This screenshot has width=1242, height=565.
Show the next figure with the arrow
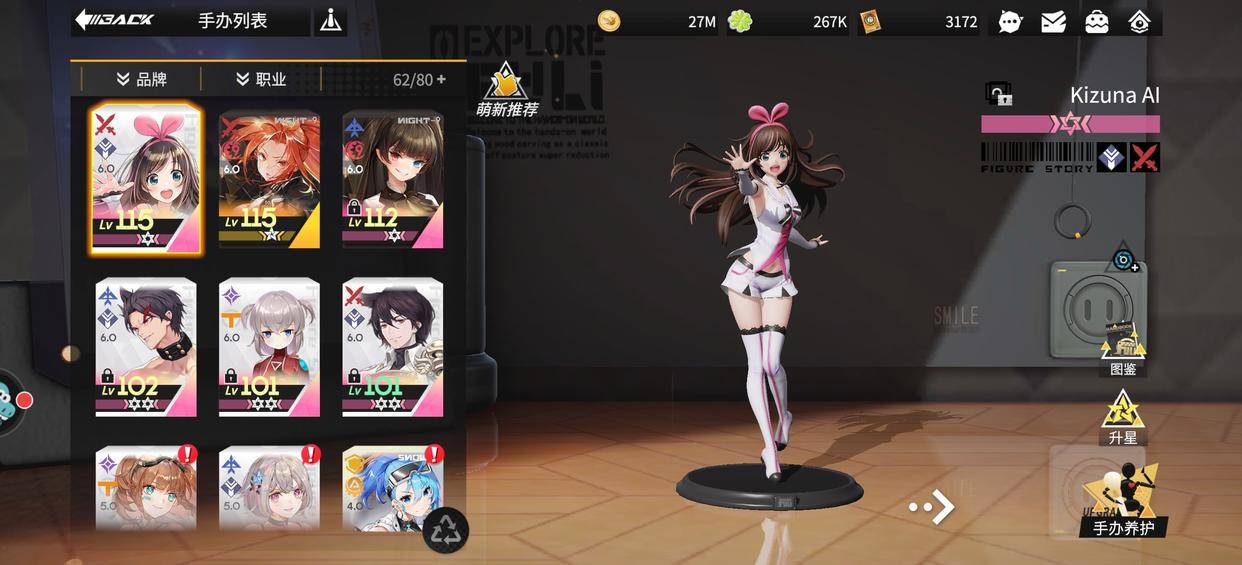[x=932, y=507]
